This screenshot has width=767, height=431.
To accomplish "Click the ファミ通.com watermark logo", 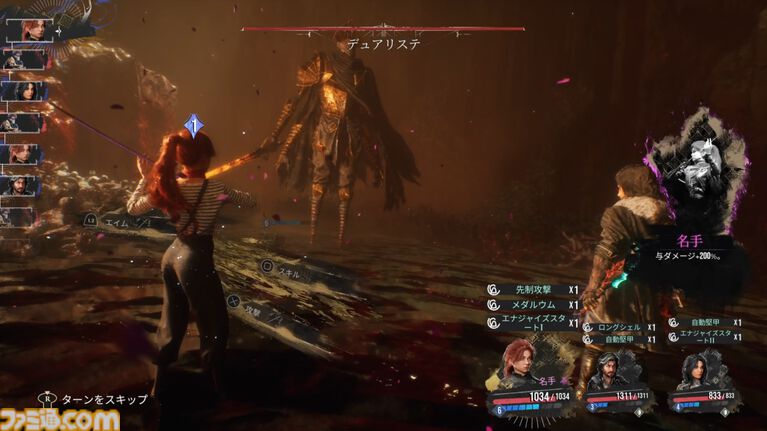I will click(x=60, y=419).
